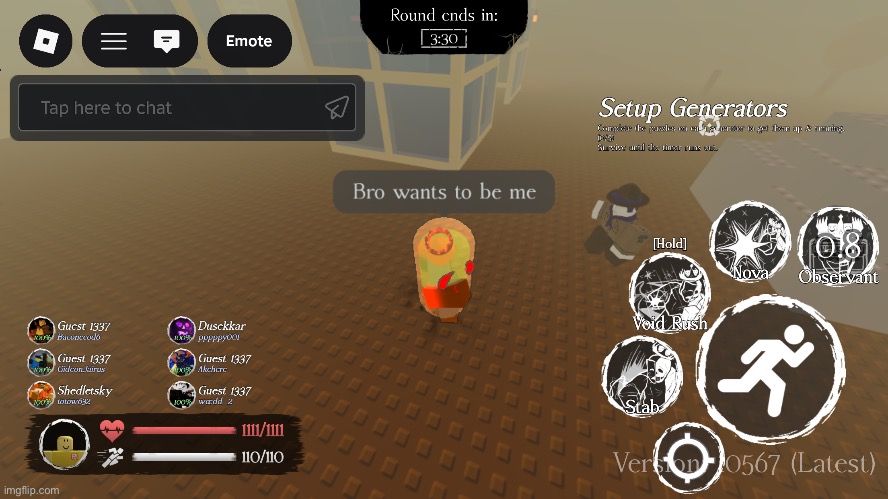The image size is (888, 499).
Task: Tap the crosshair aim button
Action: coord(688,457)
